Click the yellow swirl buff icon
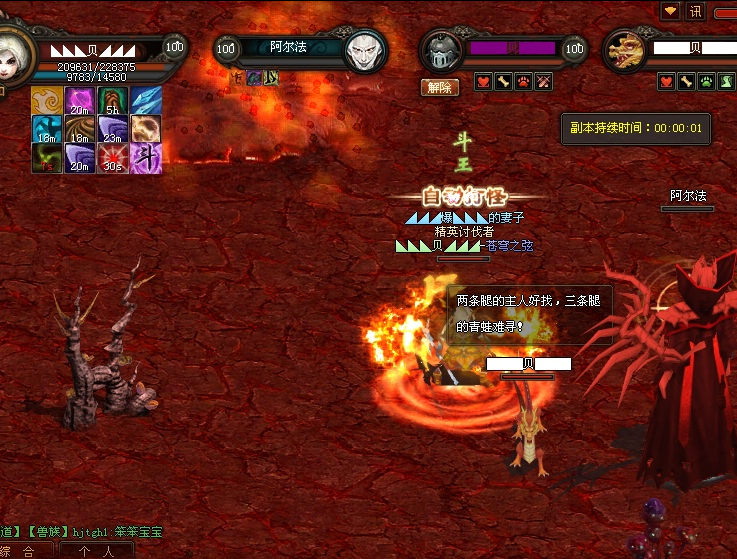The height and width of the screenshot is (559, 737). 46,101
